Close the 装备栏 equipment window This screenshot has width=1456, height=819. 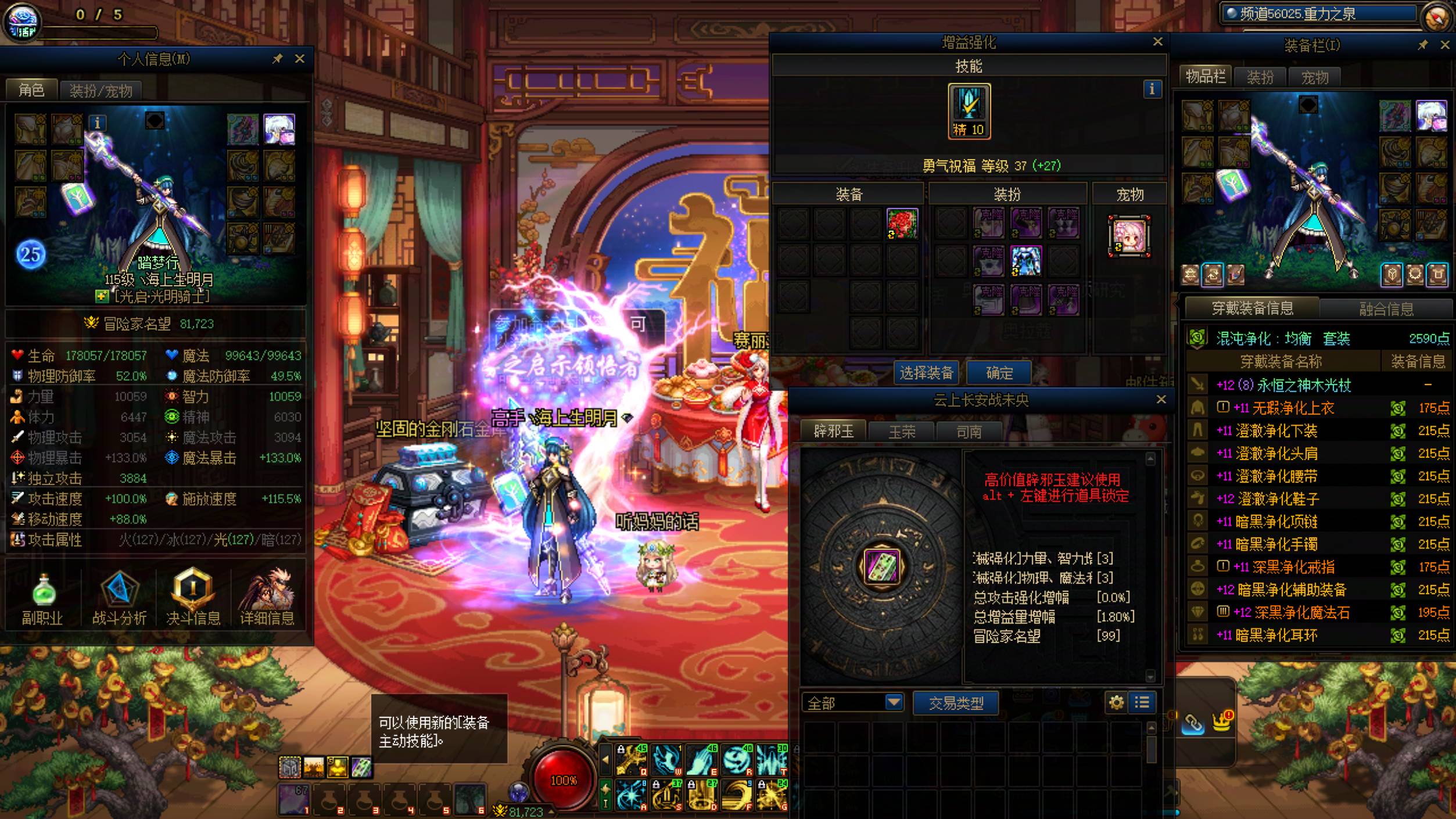1445,45
